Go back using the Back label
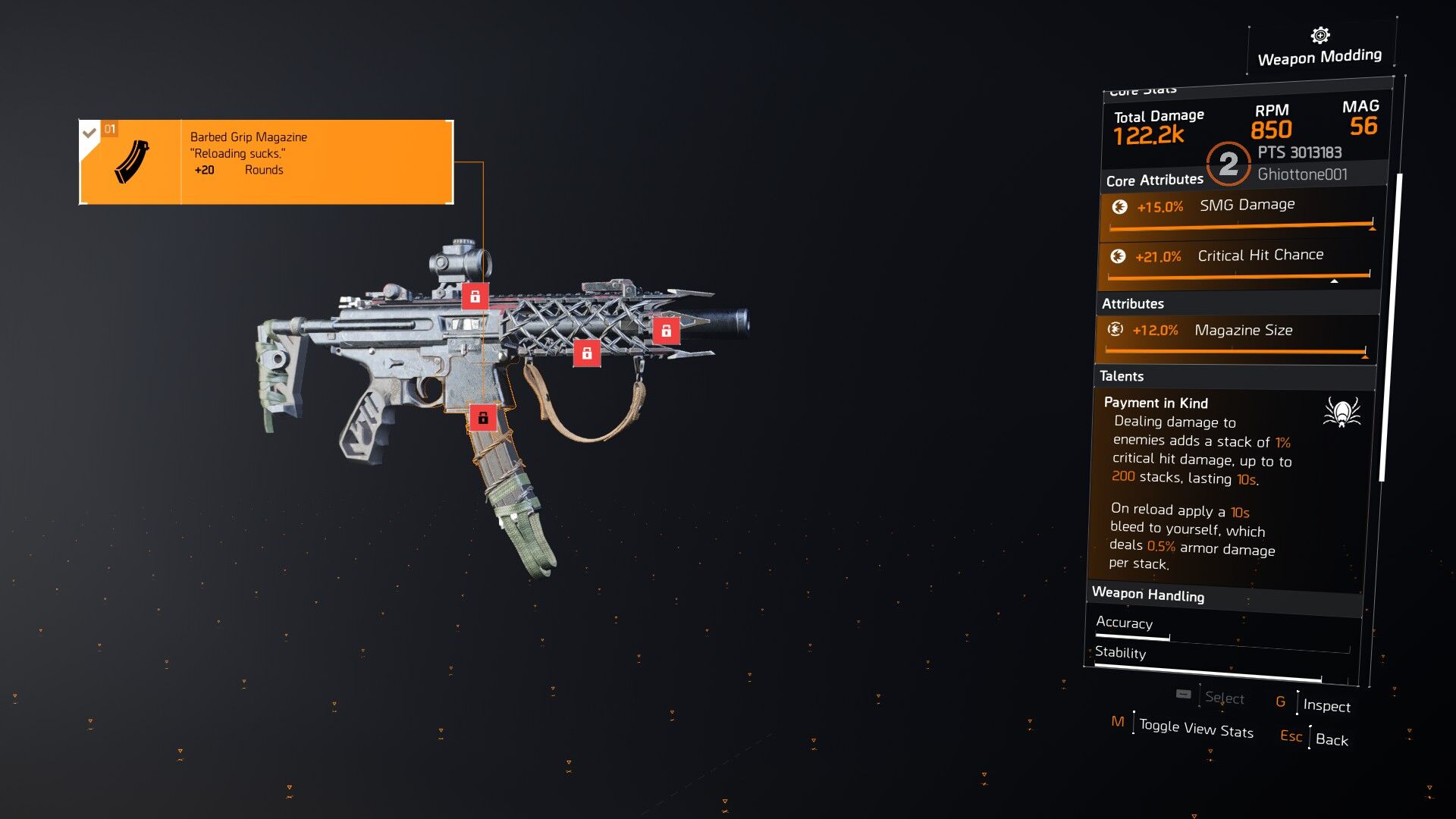The width and height of the screenshot is (1456, 819). [1332, 739]
